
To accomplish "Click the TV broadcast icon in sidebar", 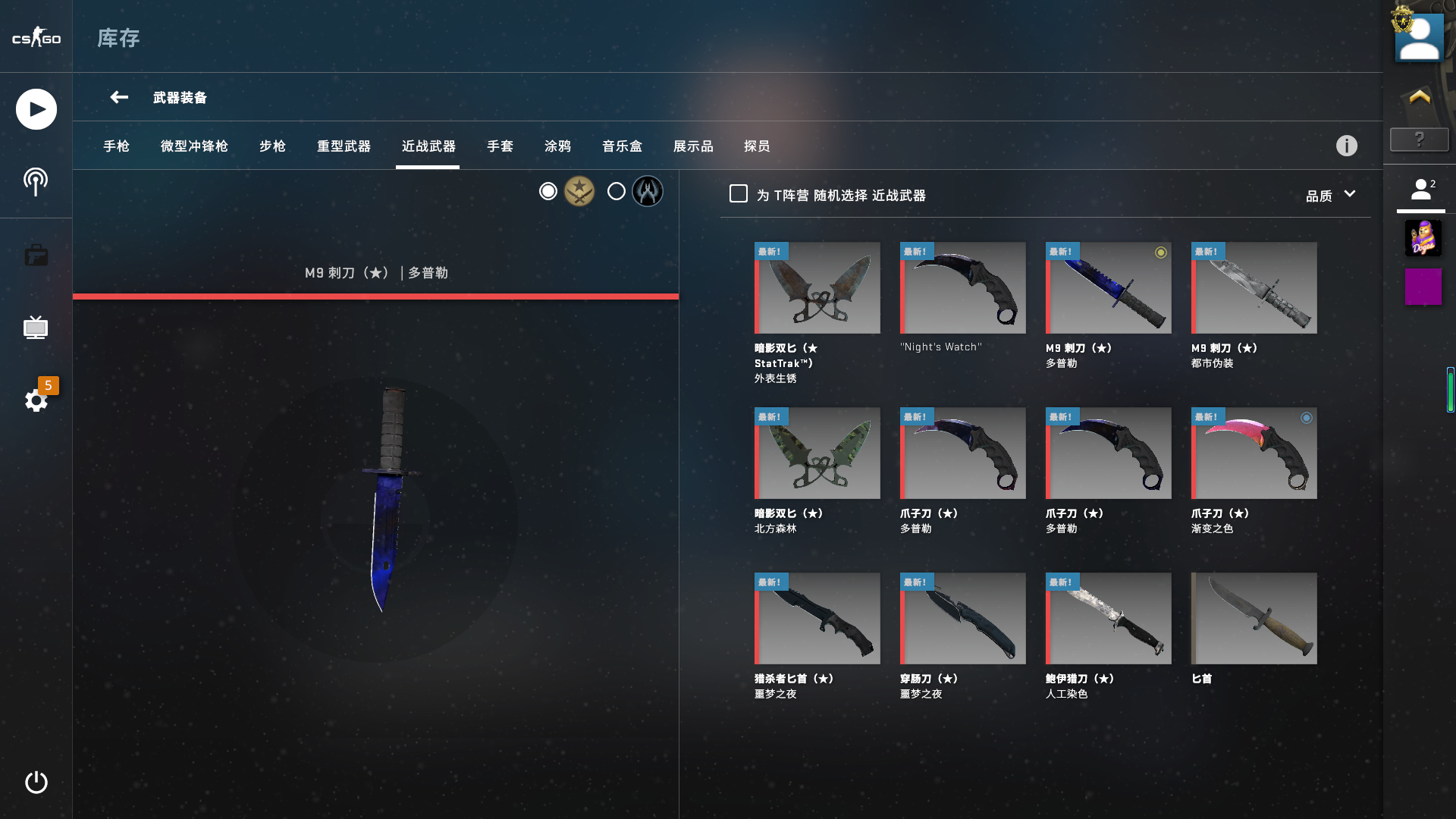I will [36, 328].
